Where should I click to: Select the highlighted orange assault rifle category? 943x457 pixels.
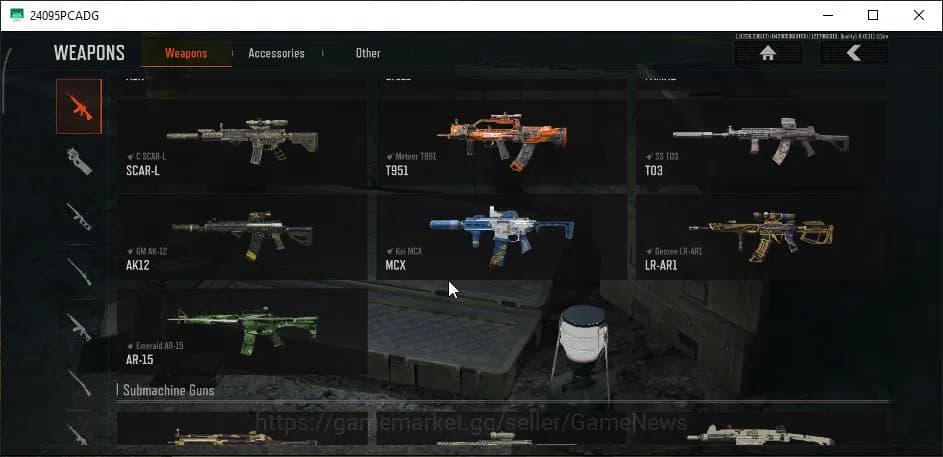[x=79, y=106]
